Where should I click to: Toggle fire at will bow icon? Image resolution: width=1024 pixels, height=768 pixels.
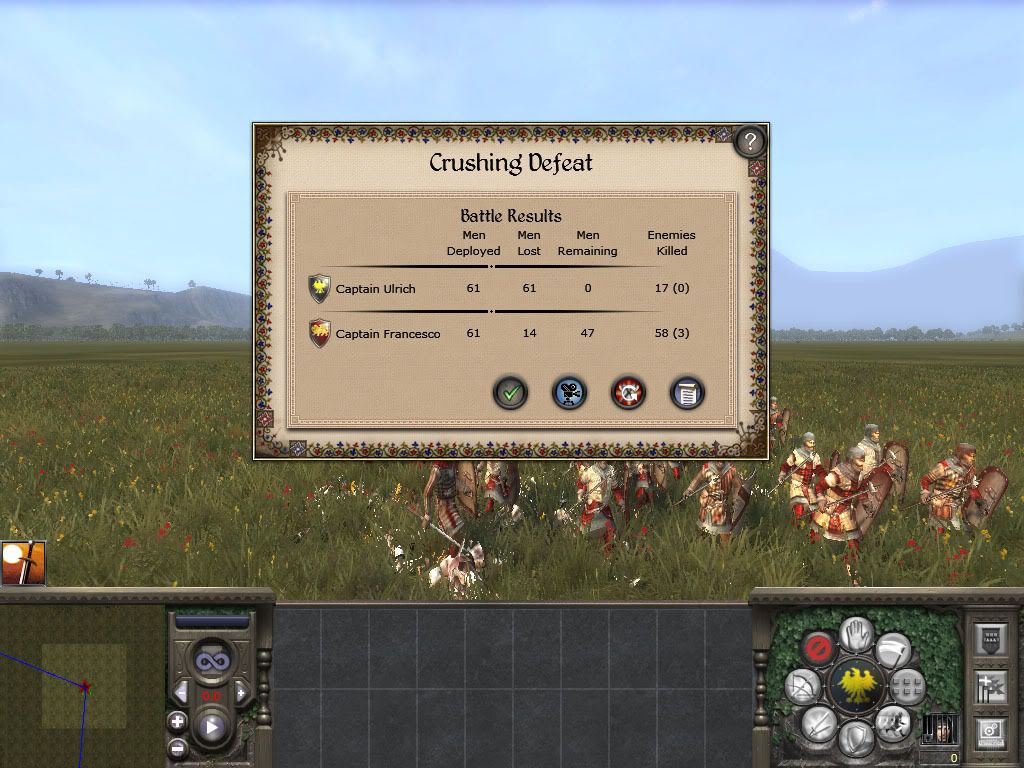(x=802, y=685)
